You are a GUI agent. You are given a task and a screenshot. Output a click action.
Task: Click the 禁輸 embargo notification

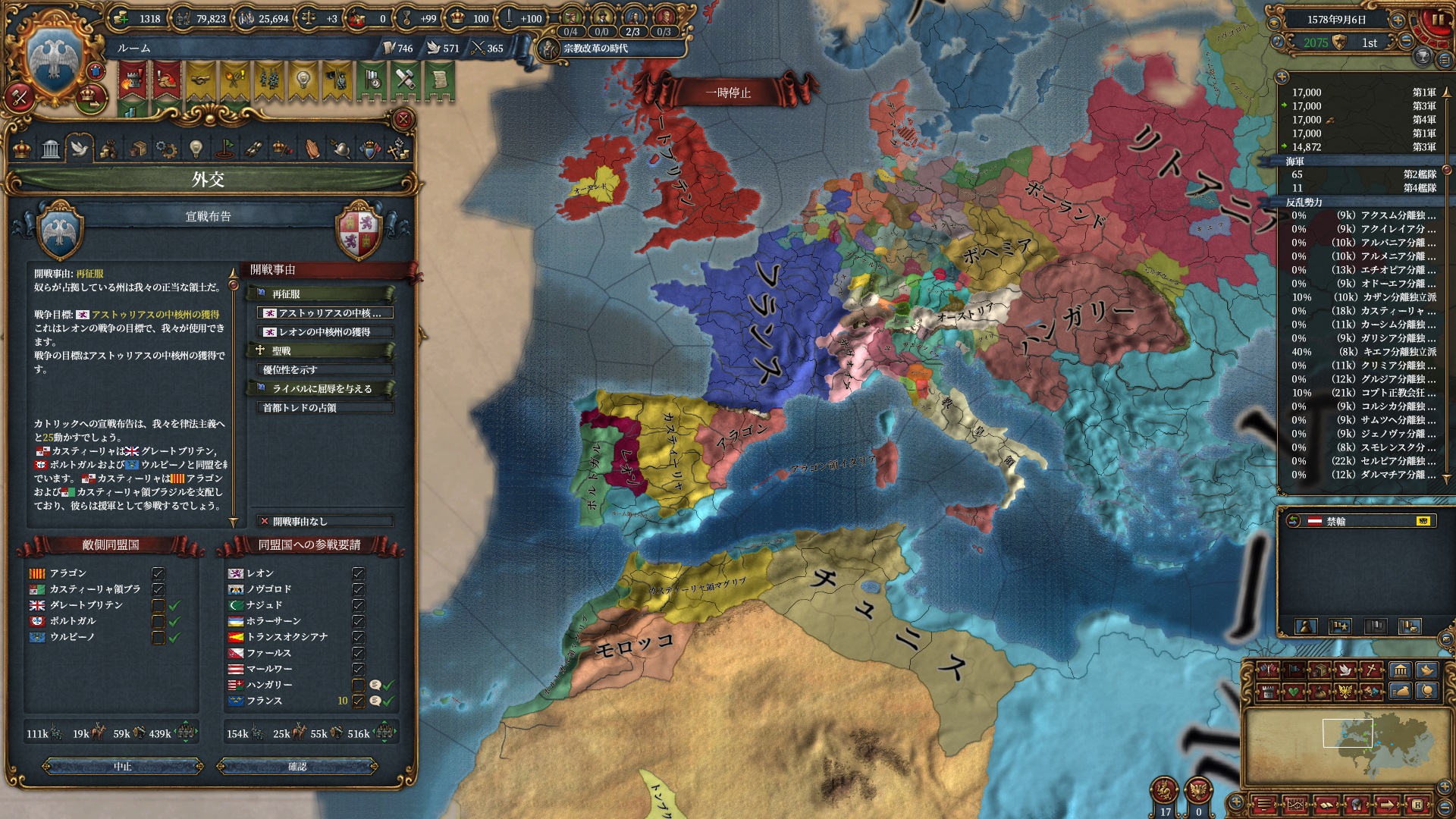[1357, 521]
